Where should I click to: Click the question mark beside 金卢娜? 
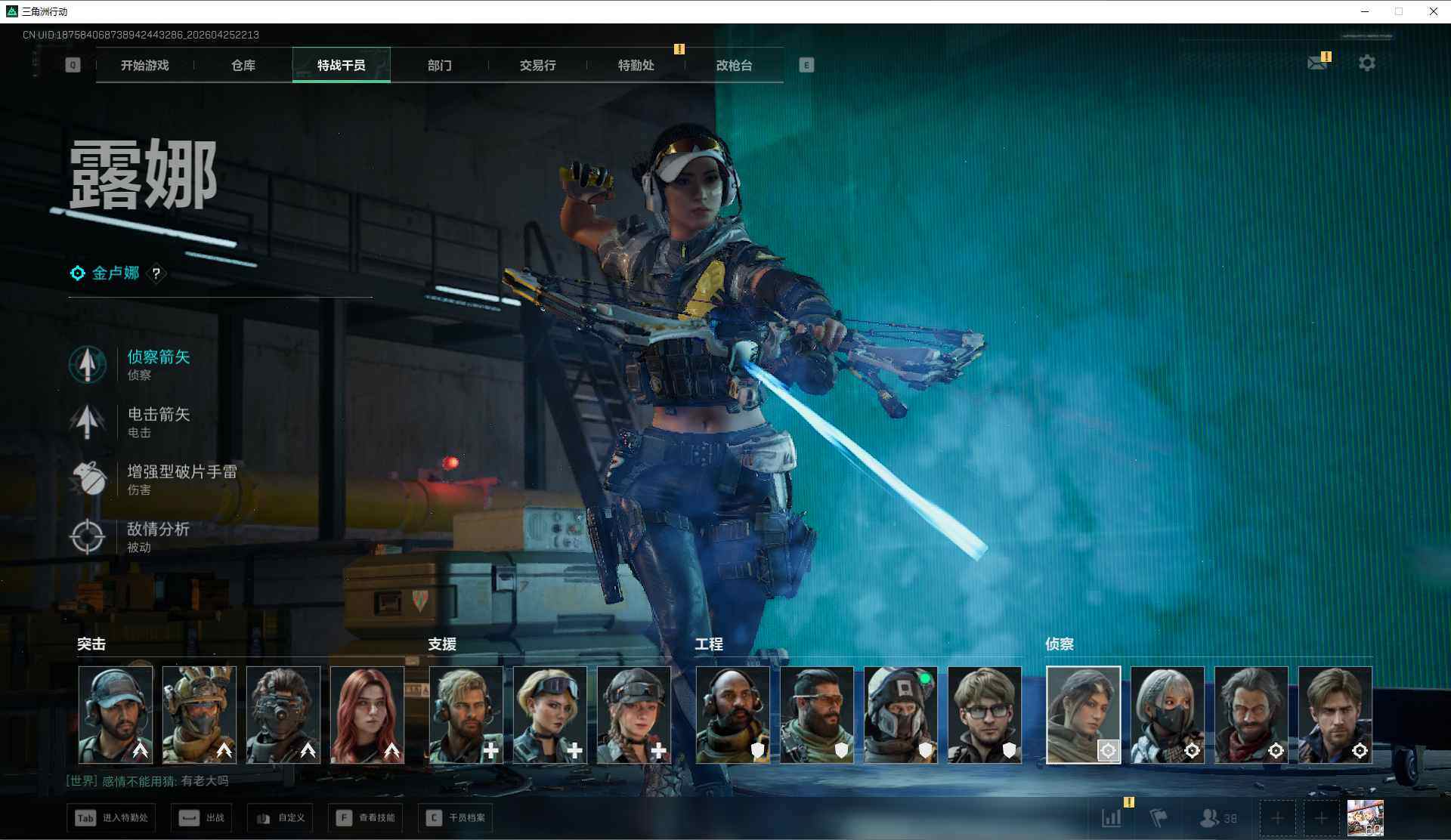[x=156, y=273]
